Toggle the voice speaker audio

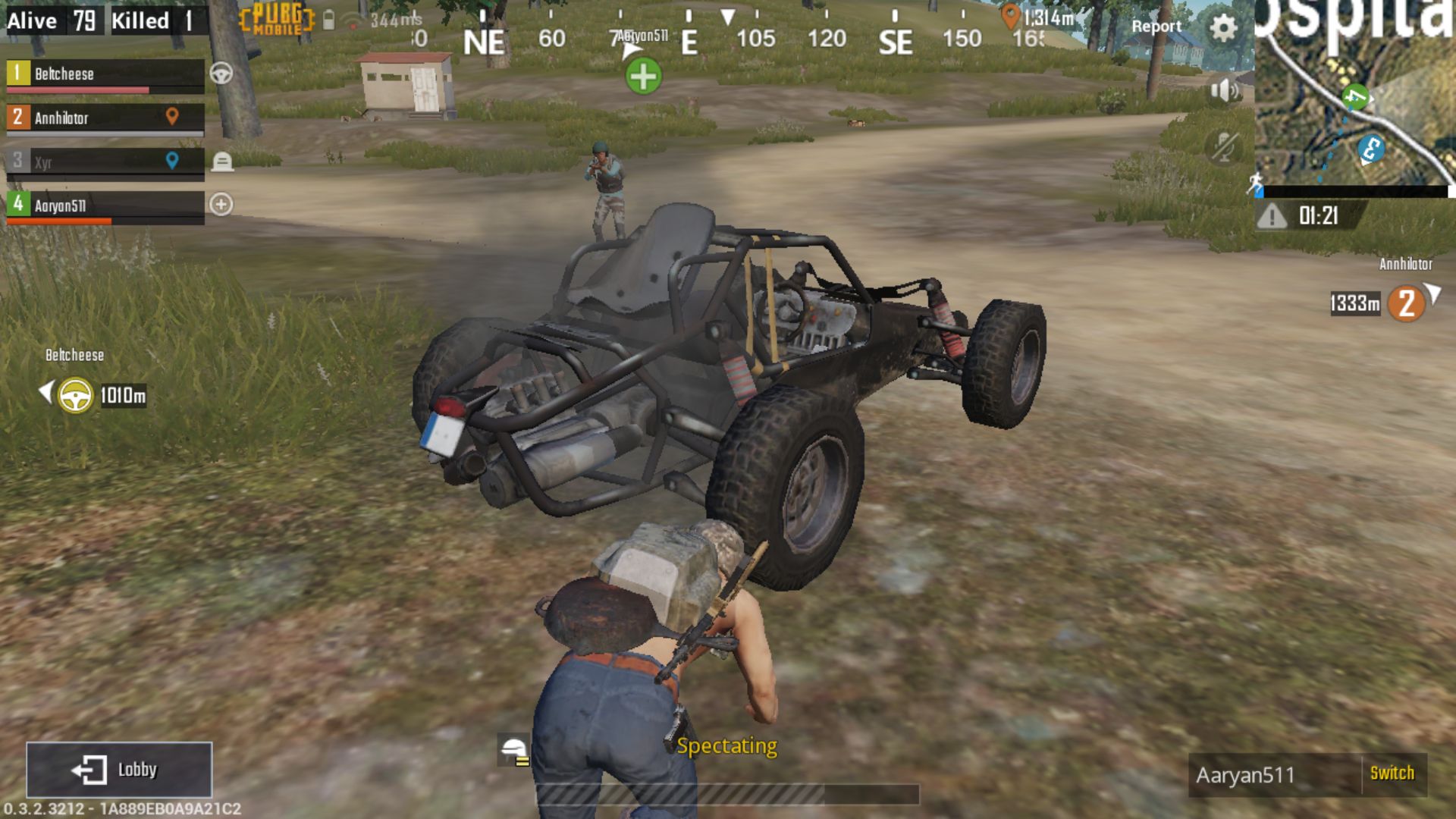pyautogui.click(x=1224, y=90)
